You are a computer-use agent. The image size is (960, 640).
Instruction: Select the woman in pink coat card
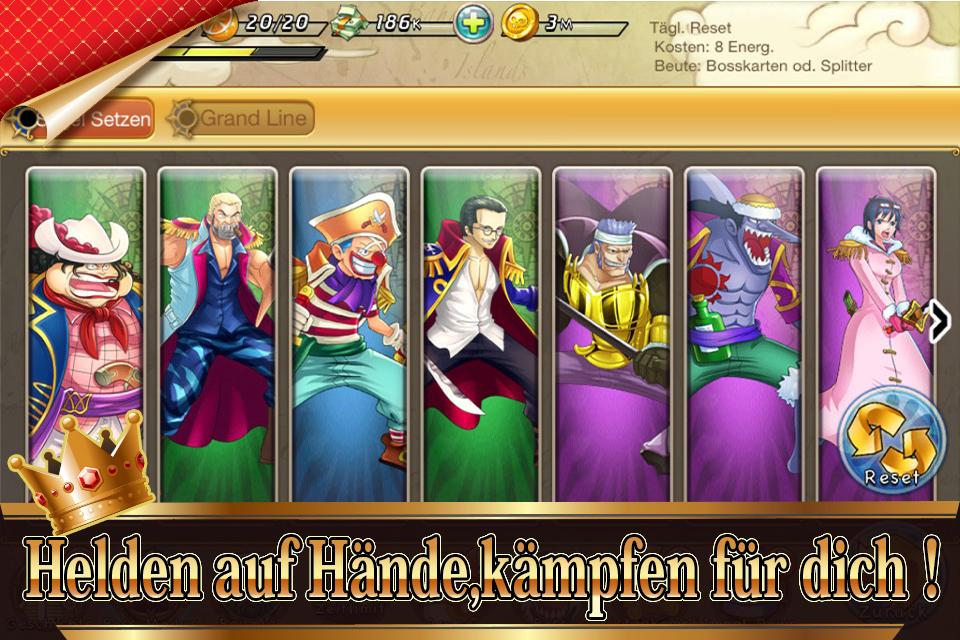[872, 300]
